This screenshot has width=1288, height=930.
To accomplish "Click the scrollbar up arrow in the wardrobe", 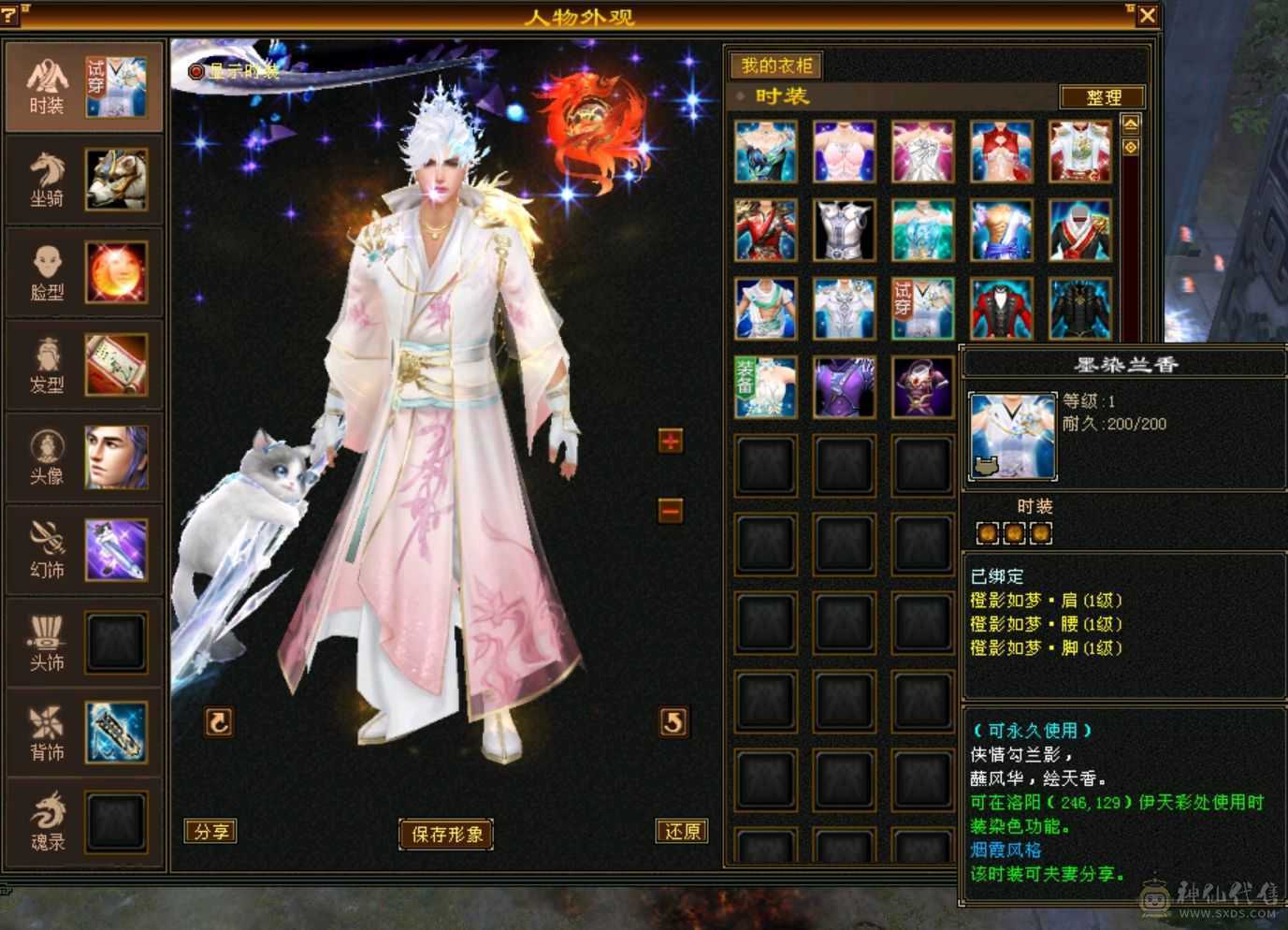I will point(1131,123).
